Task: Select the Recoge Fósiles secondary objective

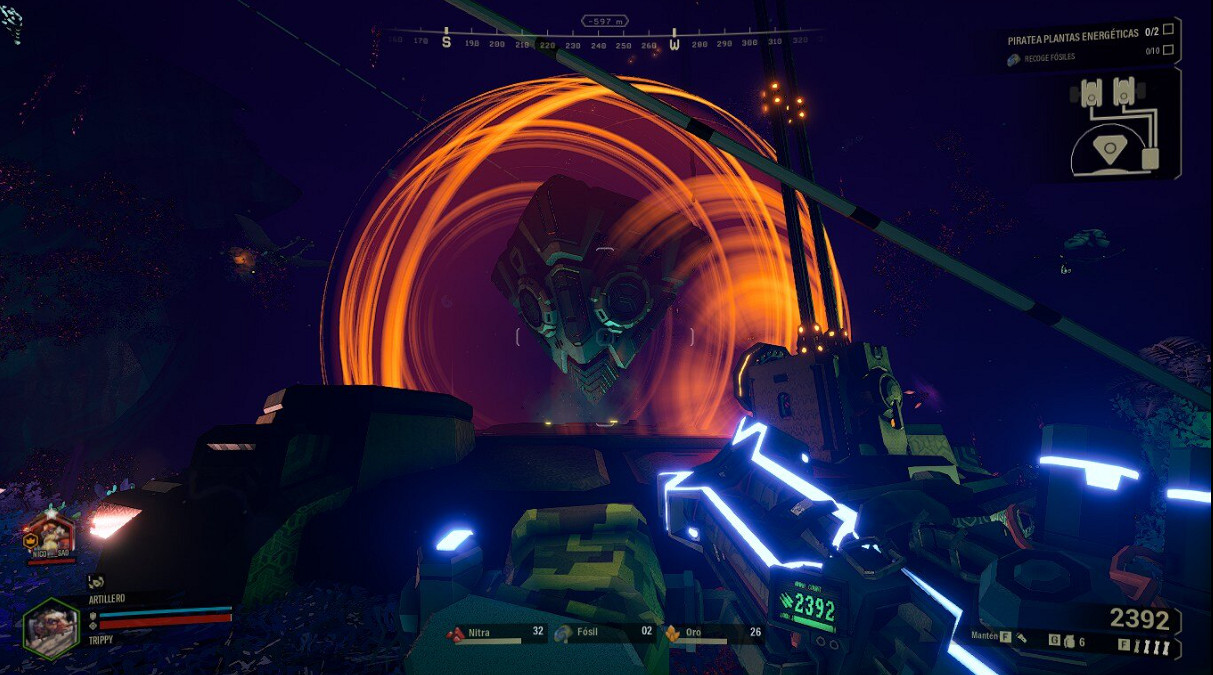Action: [x=1049, y=58]
